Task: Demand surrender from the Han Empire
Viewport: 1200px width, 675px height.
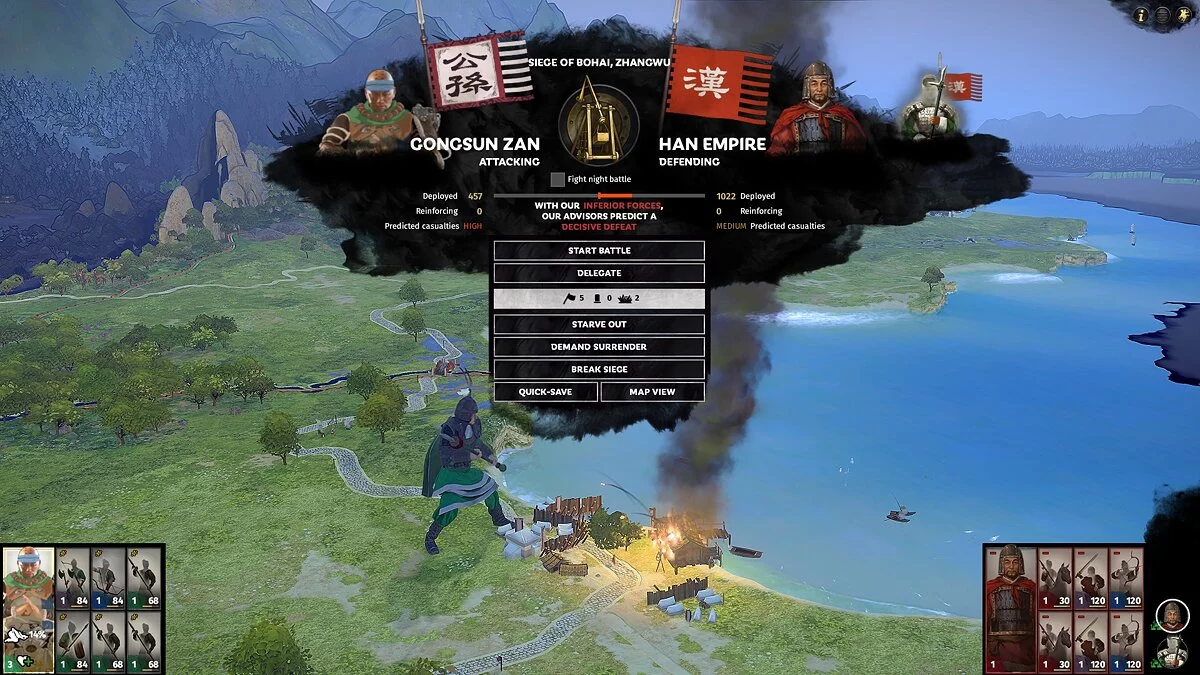Action: pyautogui.click(x=599, y=347)
